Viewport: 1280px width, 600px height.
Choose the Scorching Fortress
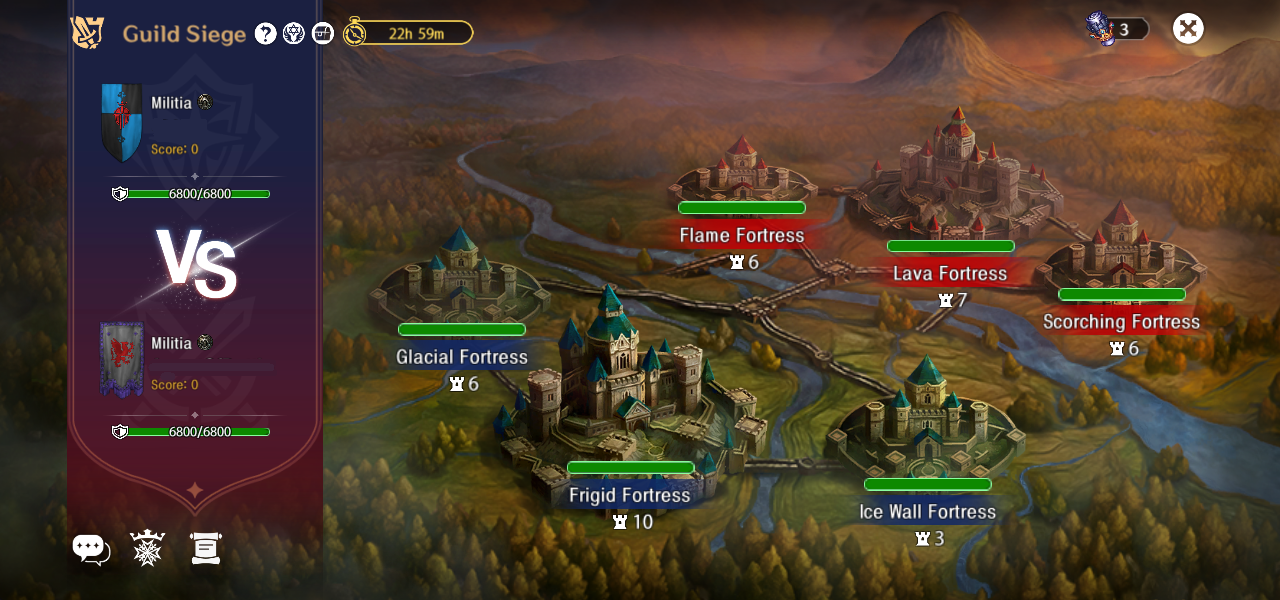point(1120,250)
